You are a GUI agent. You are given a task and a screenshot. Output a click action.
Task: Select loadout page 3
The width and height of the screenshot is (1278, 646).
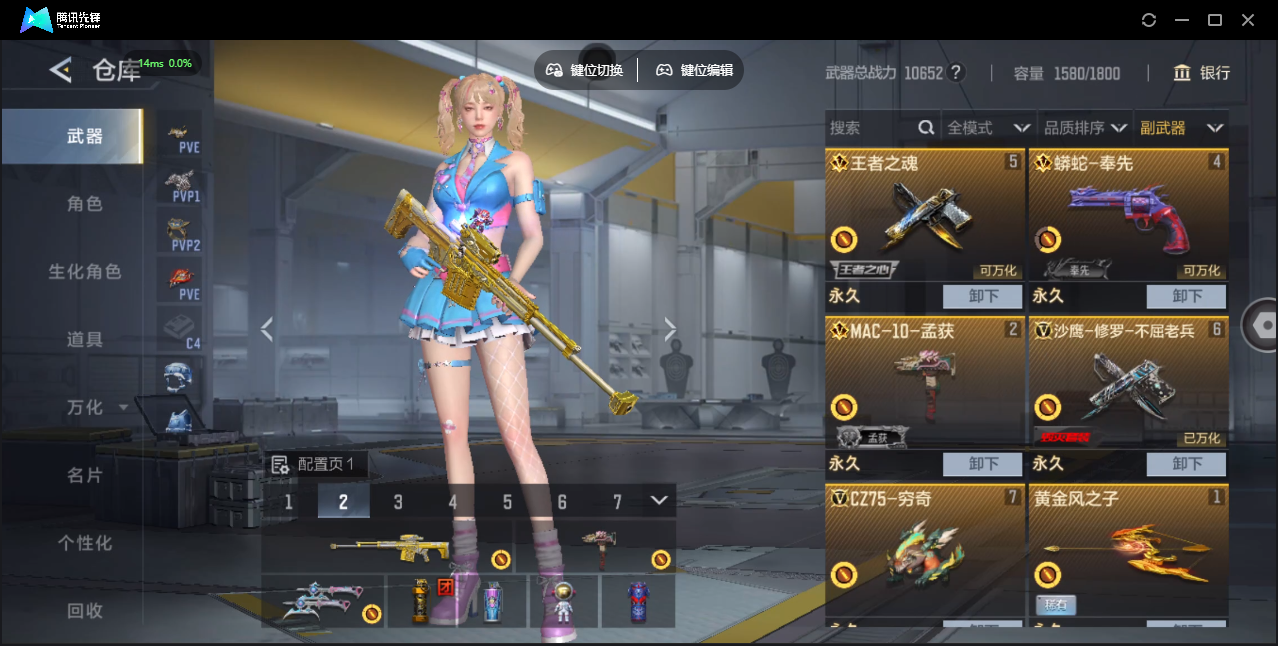(398, 502)
